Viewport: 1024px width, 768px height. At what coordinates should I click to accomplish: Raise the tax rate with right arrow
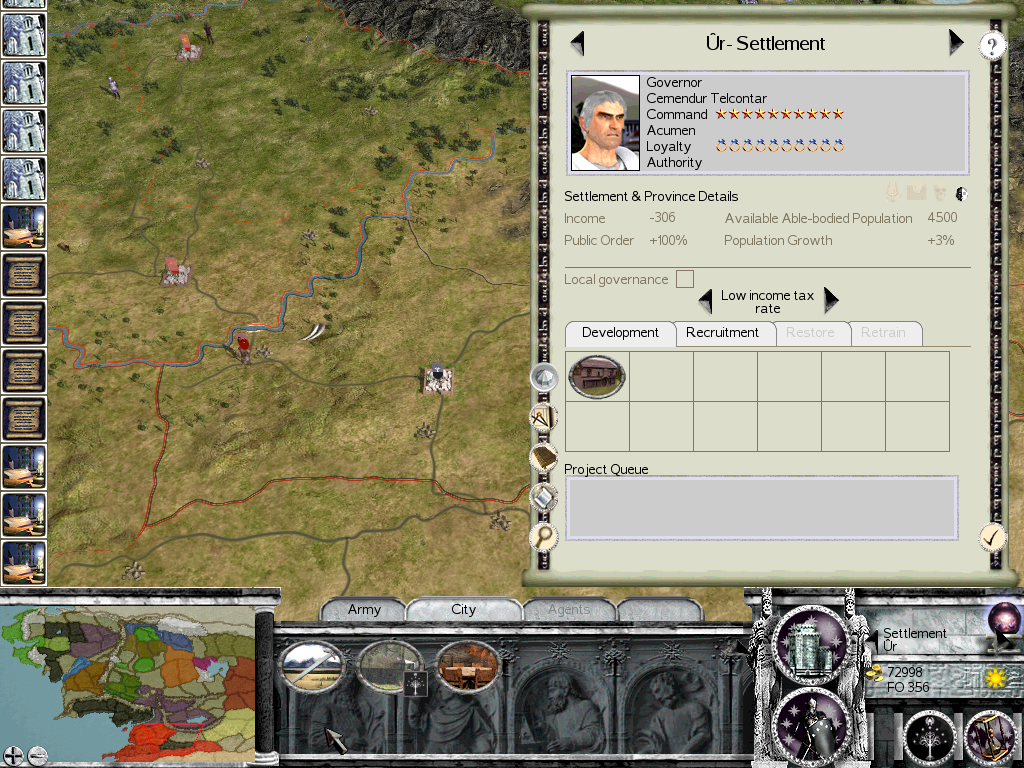830,301
